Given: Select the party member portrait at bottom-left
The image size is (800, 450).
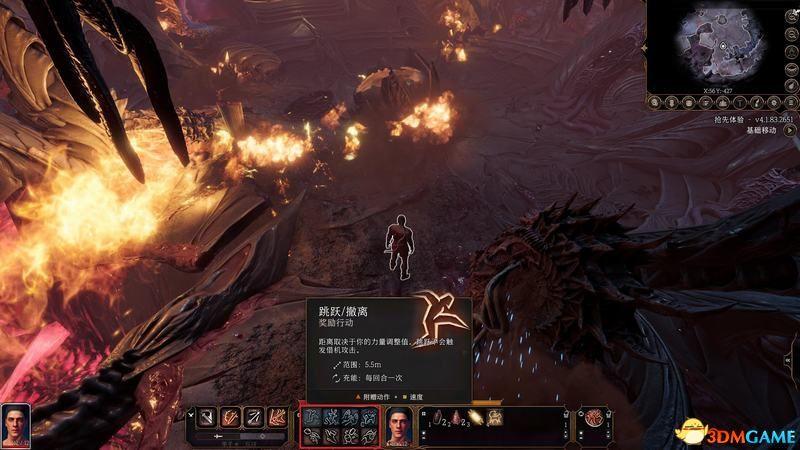Looking at the screenshot, I should 15,423.
